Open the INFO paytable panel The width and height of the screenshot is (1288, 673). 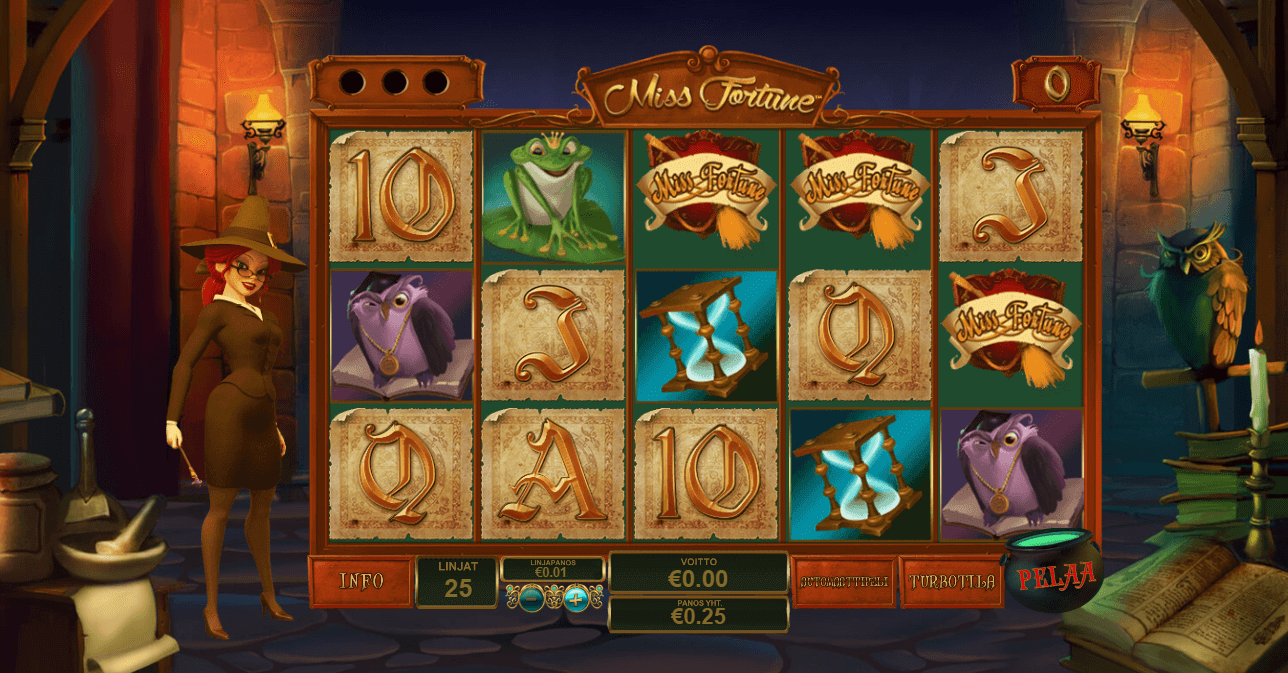coord(361,582)
